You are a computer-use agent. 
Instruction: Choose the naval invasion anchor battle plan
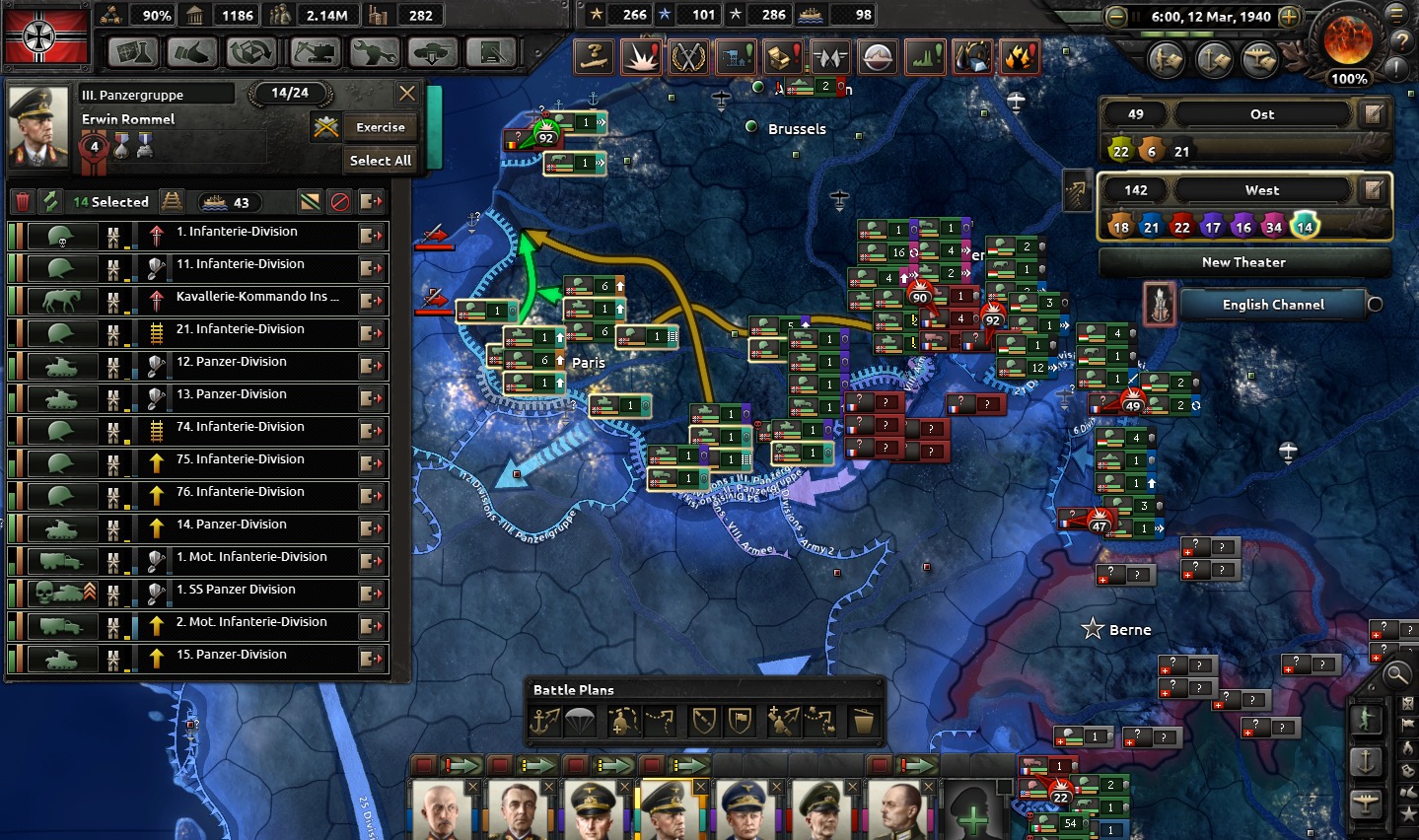coord(545,722)
